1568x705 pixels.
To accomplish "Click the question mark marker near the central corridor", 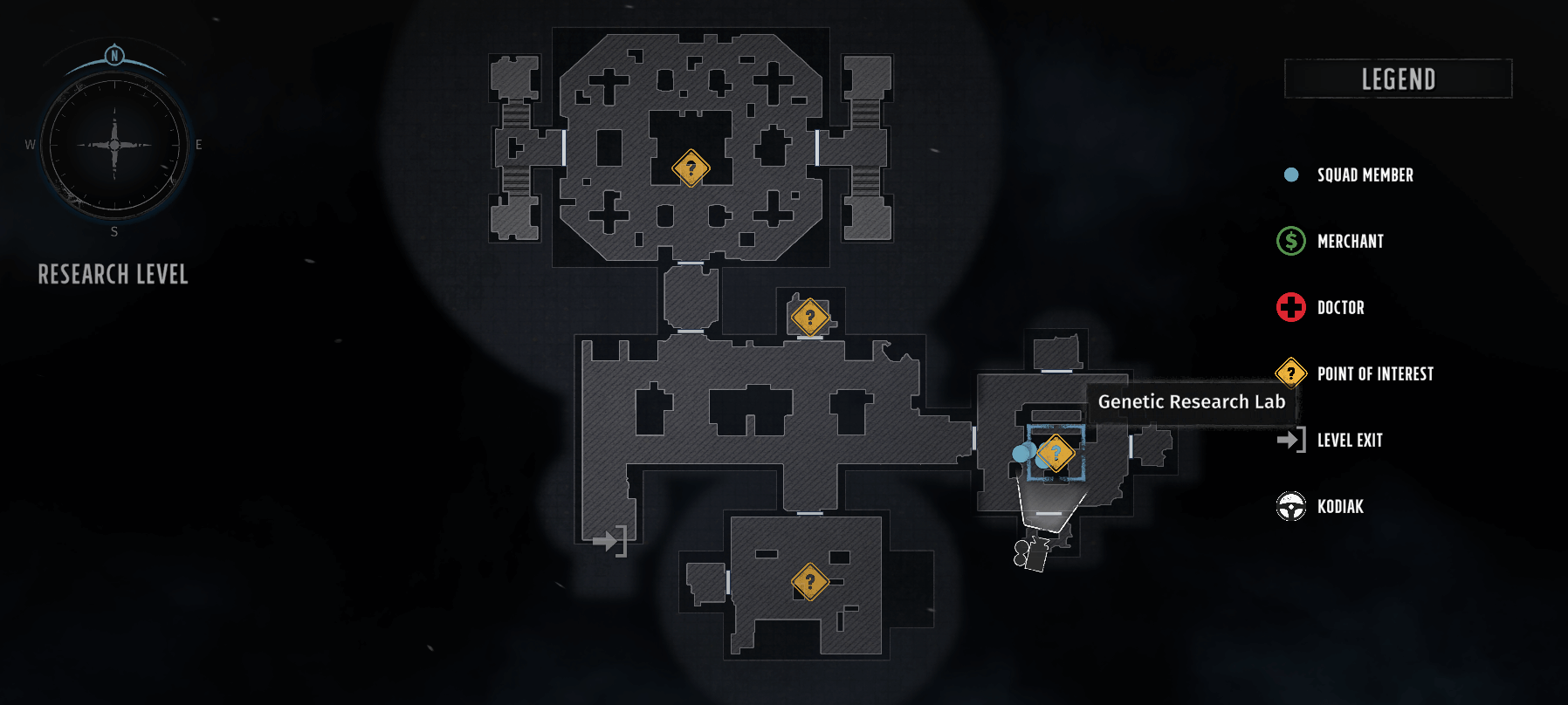I will pyautogui.click(x=810, y=317).
